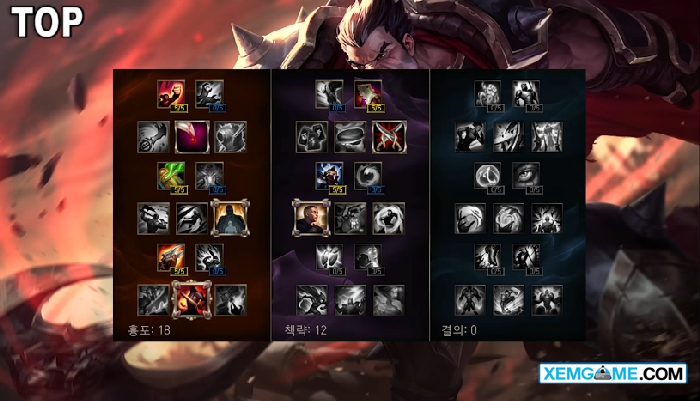Add a point to Sorcery mastery
700x401 pixels.
209,94
